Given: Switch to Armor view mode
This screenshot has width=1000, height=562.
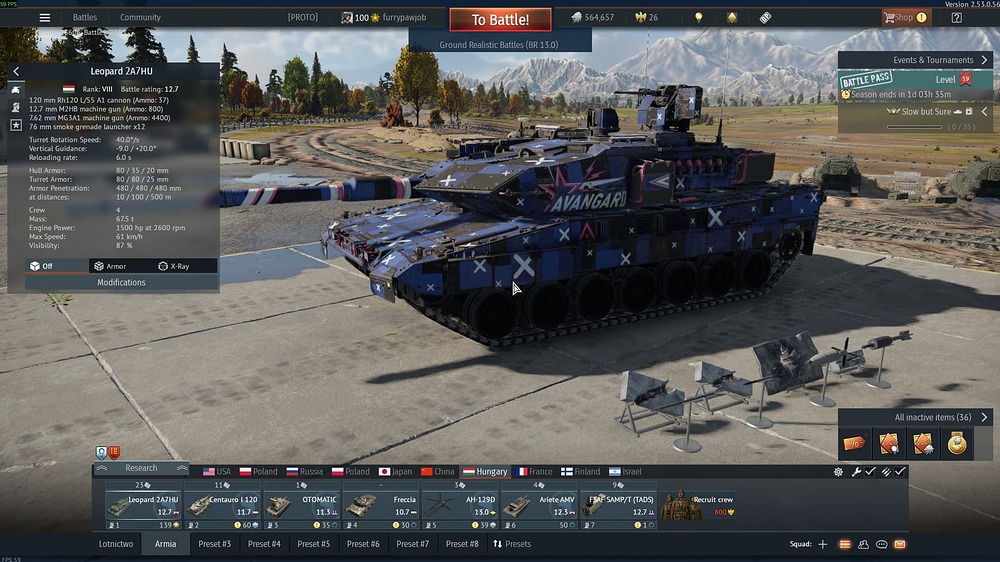Looking at the screenshot, I should [x=109, y=266].
